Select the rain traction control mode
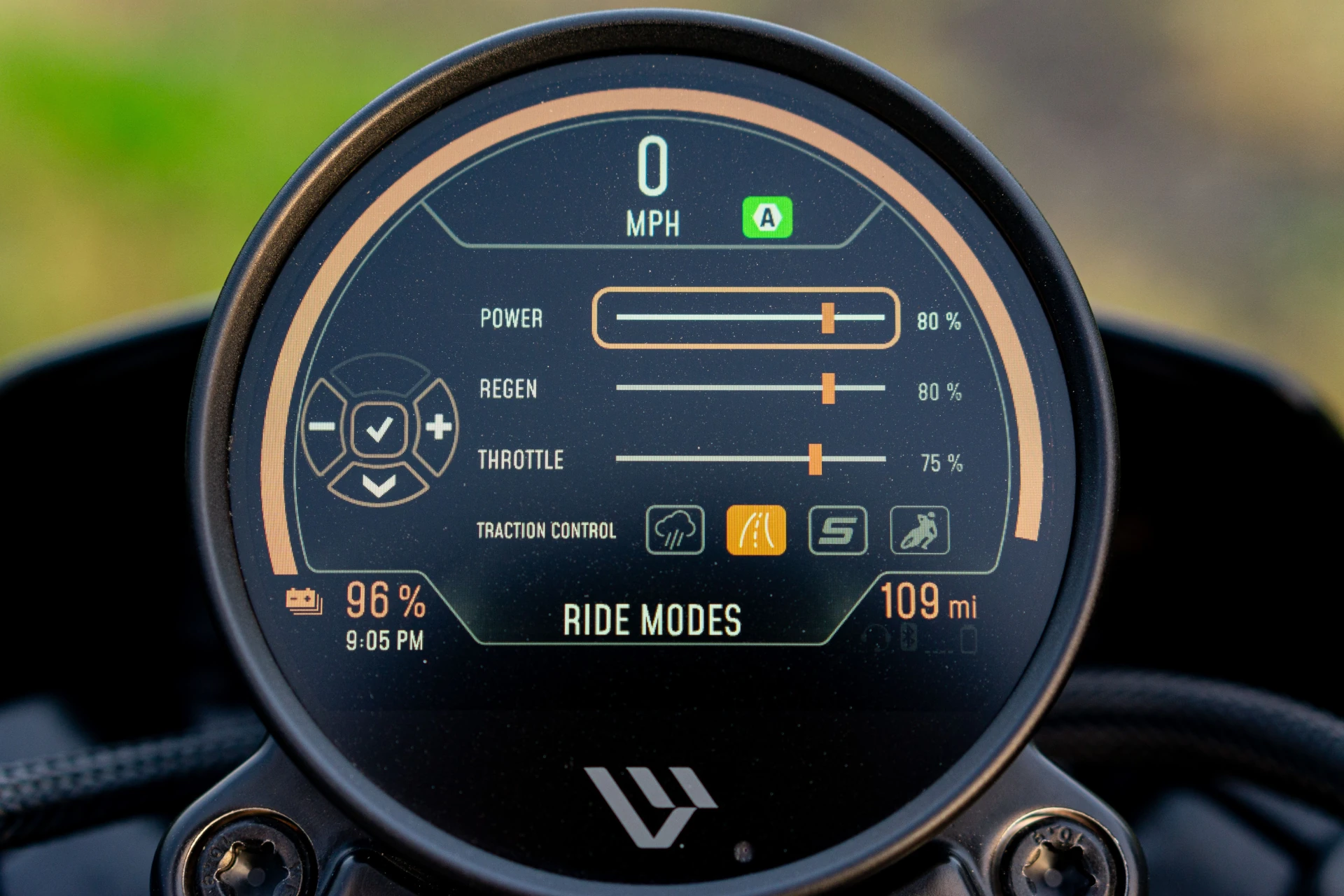 click(x=675, y=530)
